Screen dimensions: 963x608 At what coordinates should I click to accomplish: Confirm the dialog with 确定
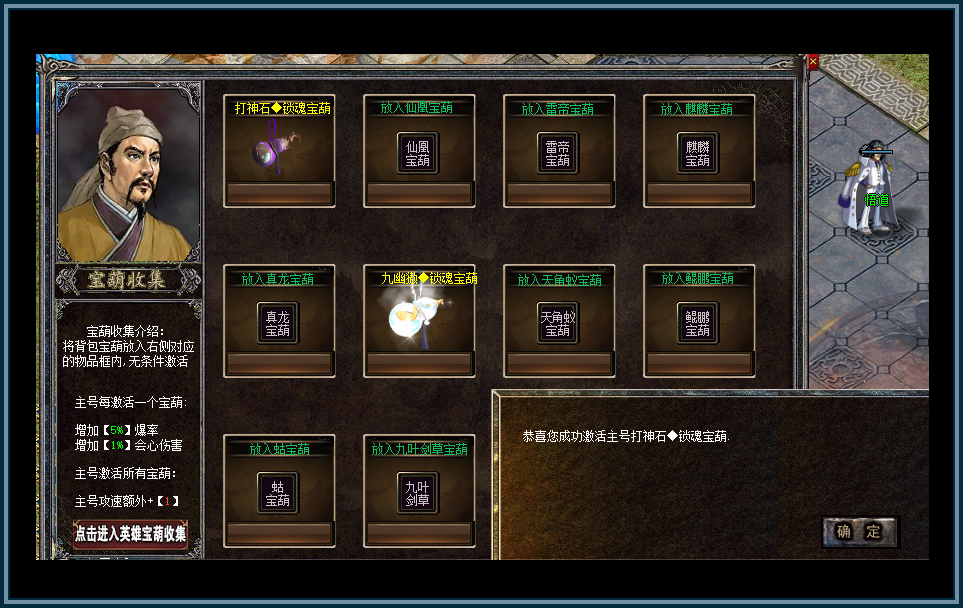tap(859, 532)
